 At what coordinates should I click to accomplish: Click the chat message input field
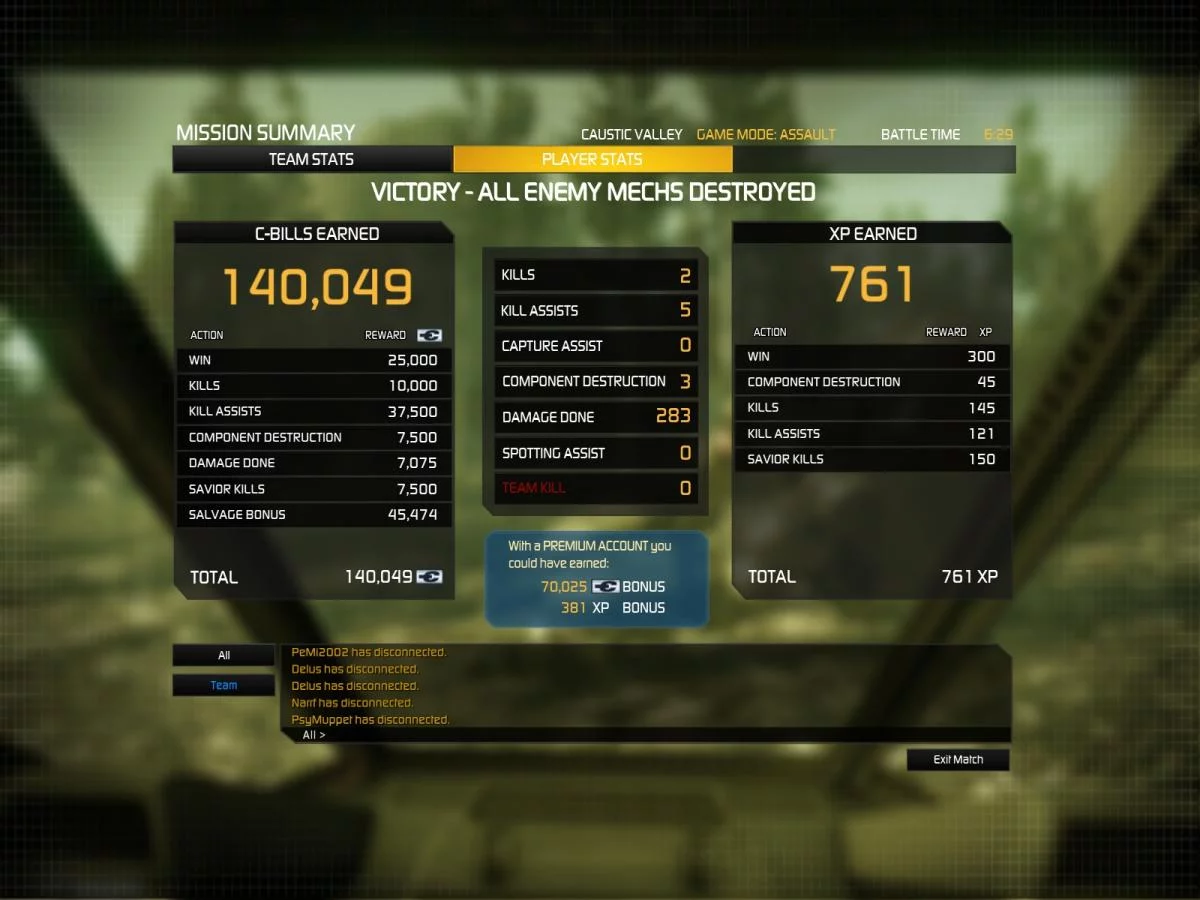click(660, 735)
